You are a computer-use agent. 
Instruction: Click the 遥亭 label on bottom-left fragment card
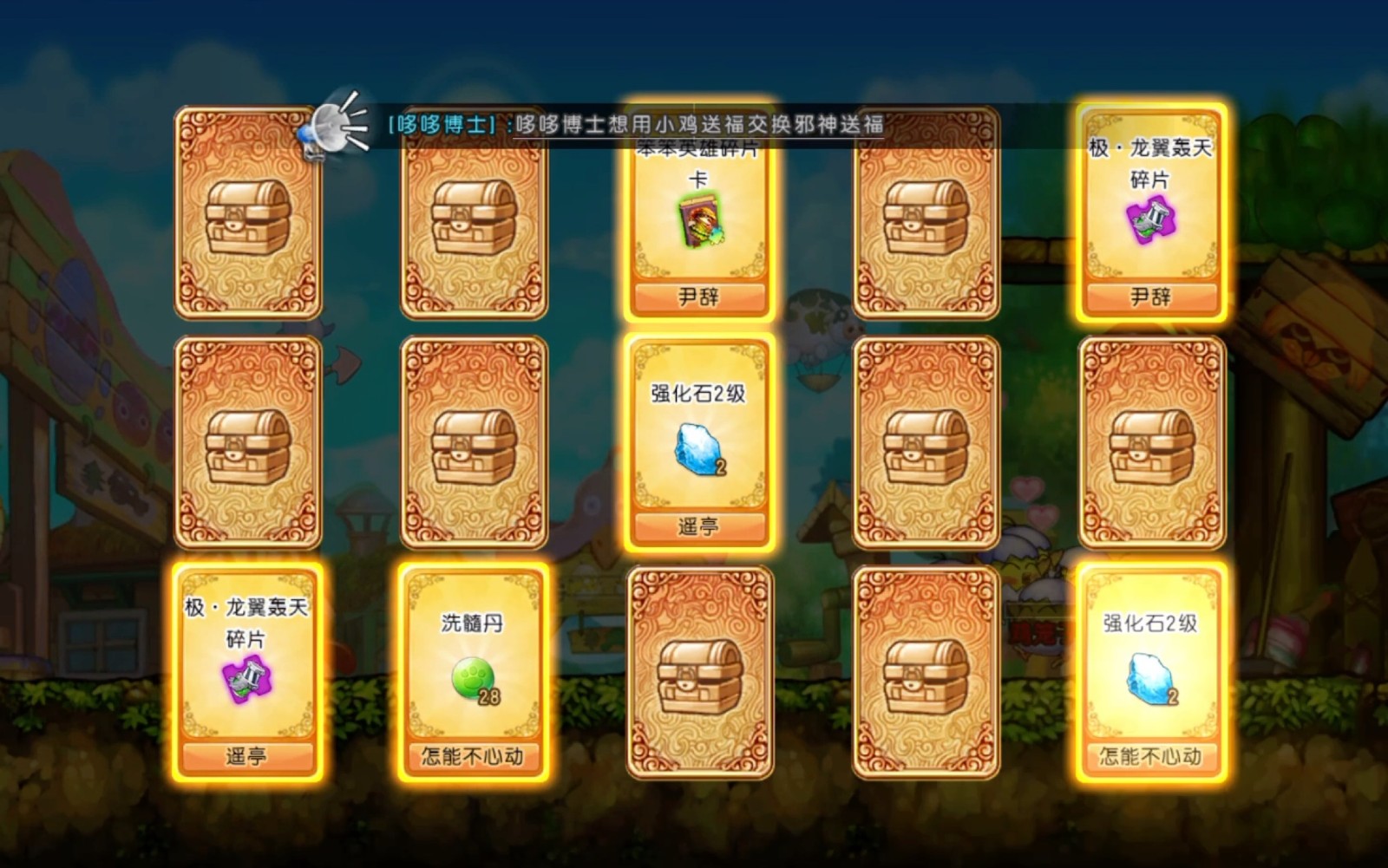(x=247, y=755)
